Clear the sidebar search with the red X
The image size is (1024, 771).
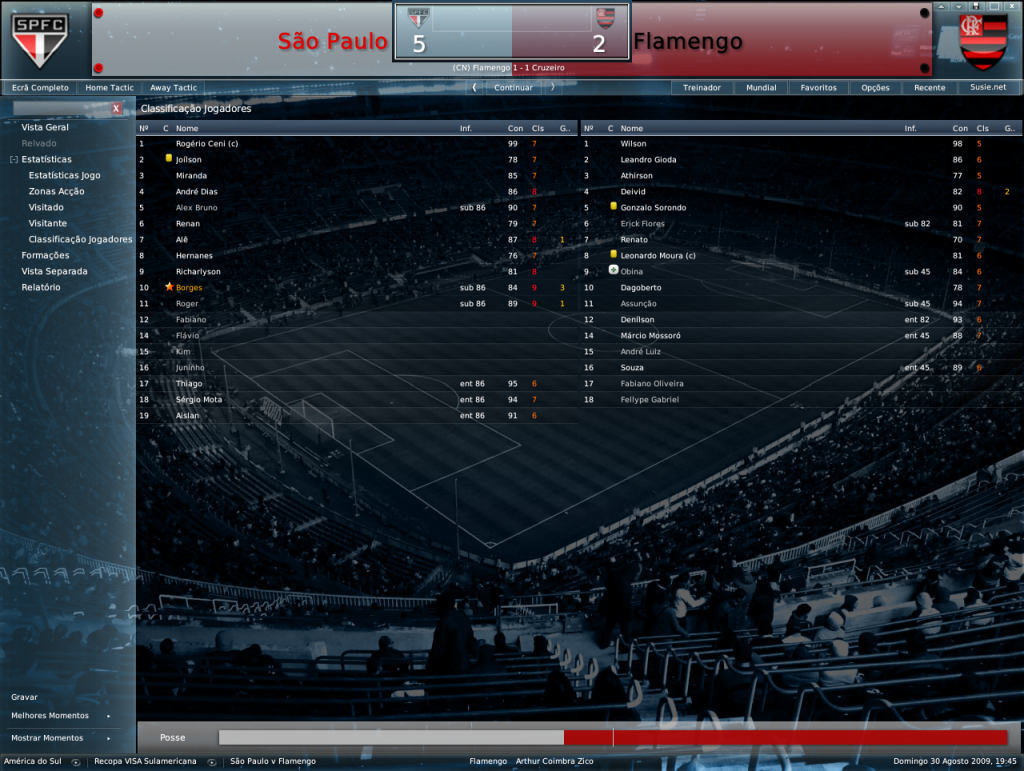click(x=117, y=108)
